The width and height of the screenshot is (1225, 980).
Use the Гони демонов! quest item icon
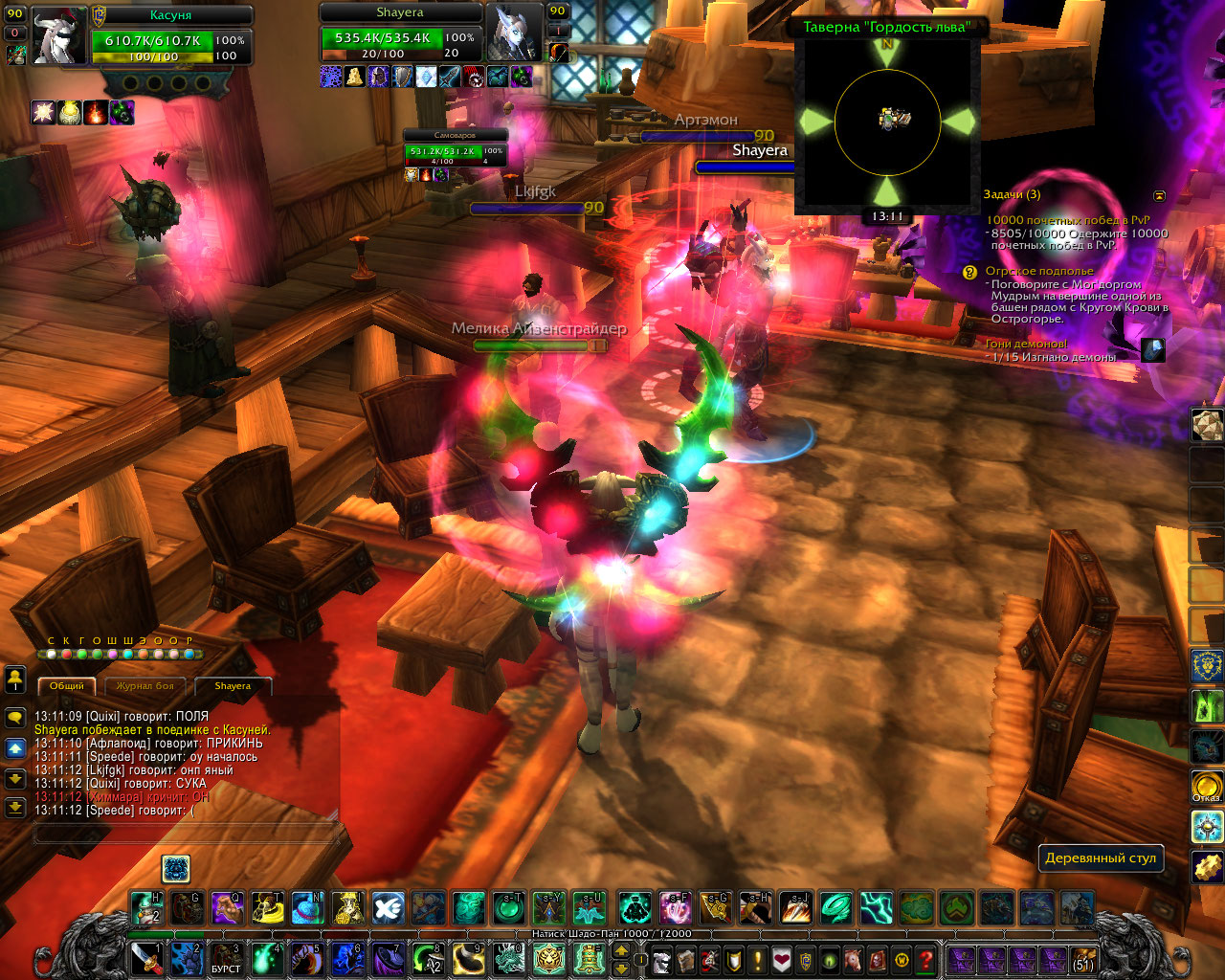[1152, 350]
